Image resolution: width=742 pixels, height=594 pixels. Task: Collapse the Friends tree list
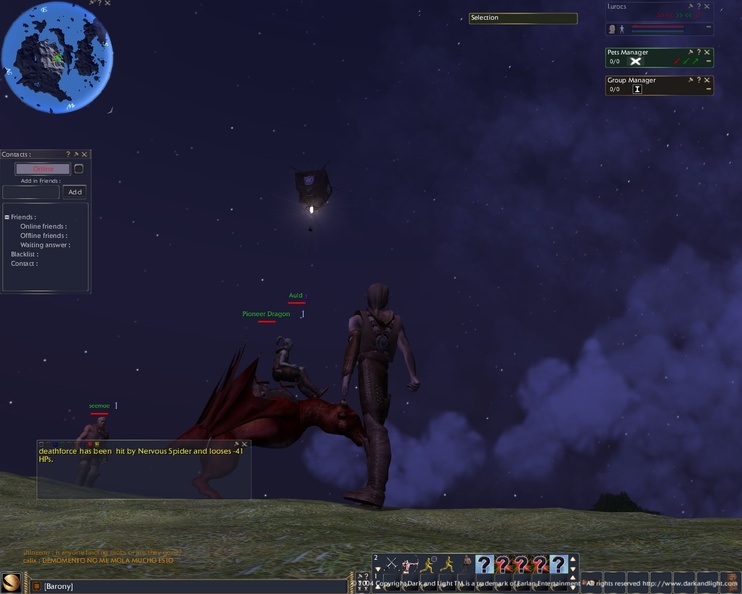coord(7,217)
